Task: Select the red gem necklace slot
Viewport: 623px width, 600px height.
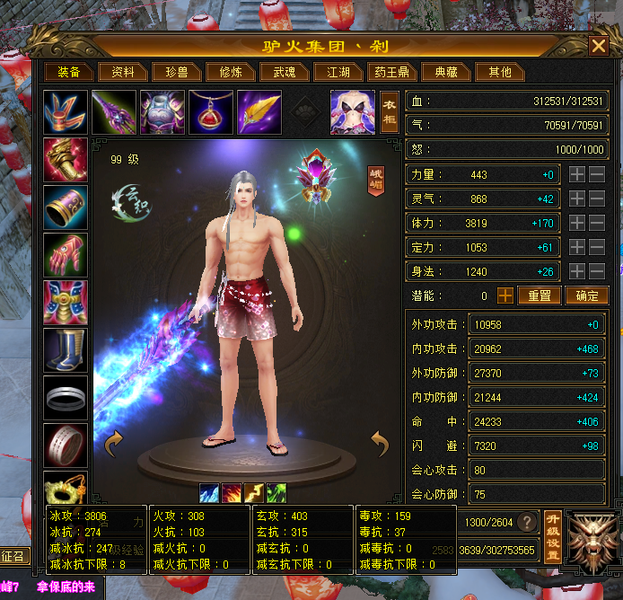Action: point(209,111)
